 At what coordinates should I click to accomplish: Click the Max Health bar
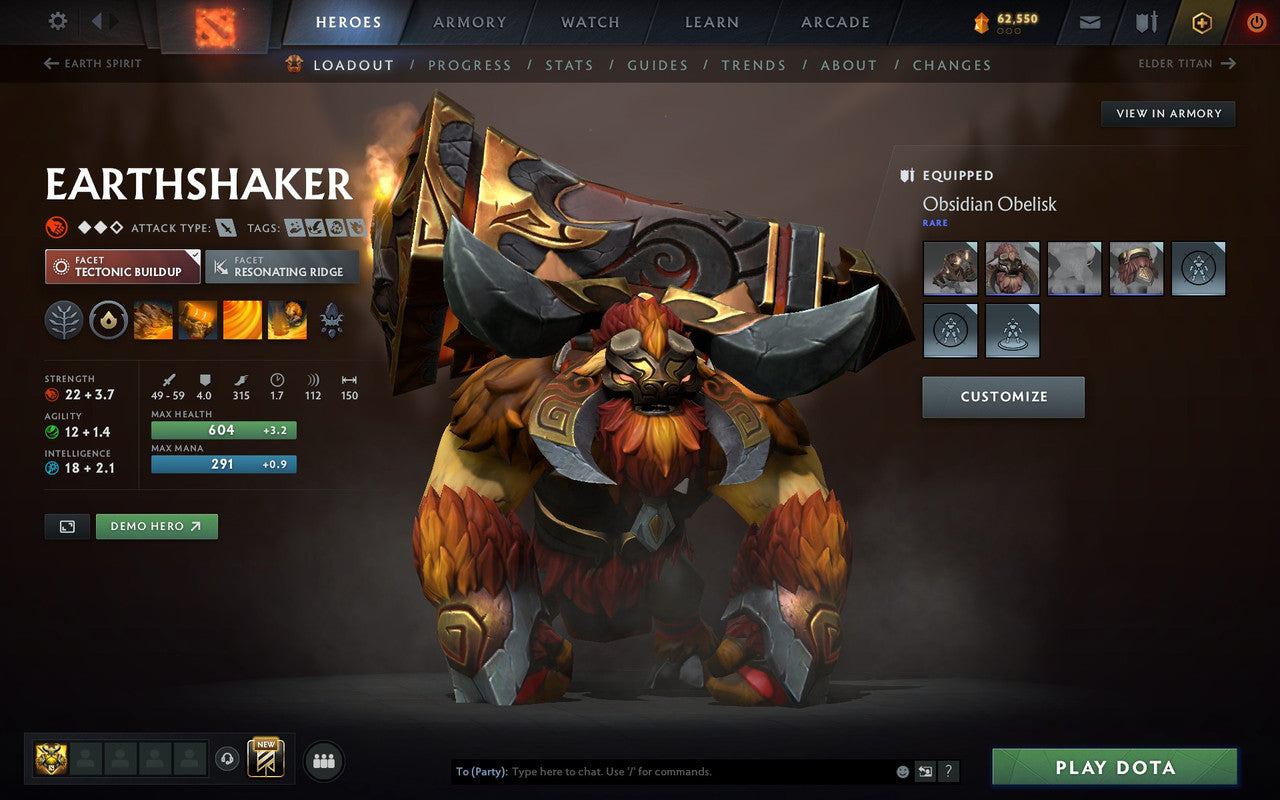click(222, 430)
